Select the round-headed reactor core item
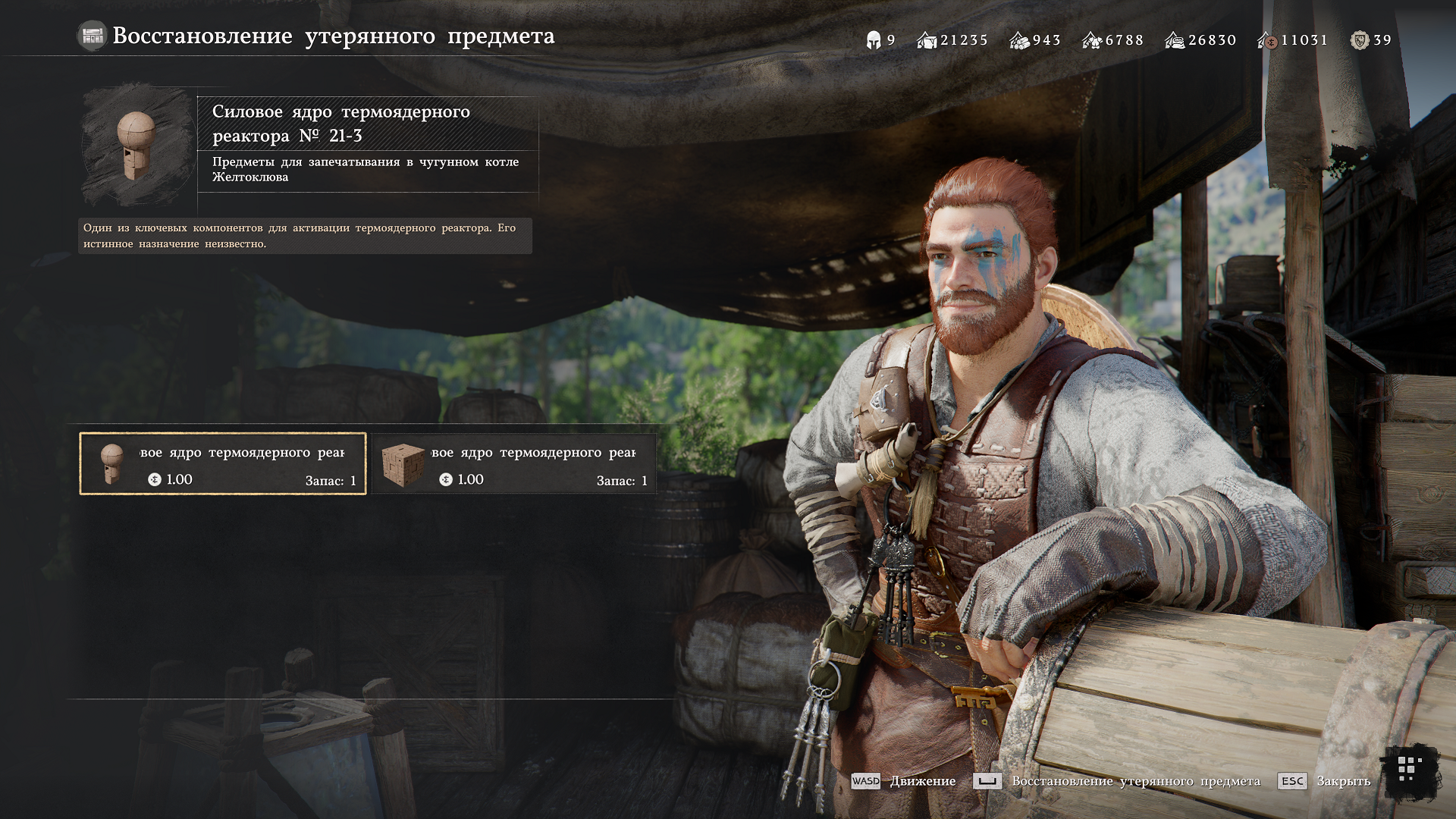Viewport: 1456px width, 819px height. coord(223,464)
